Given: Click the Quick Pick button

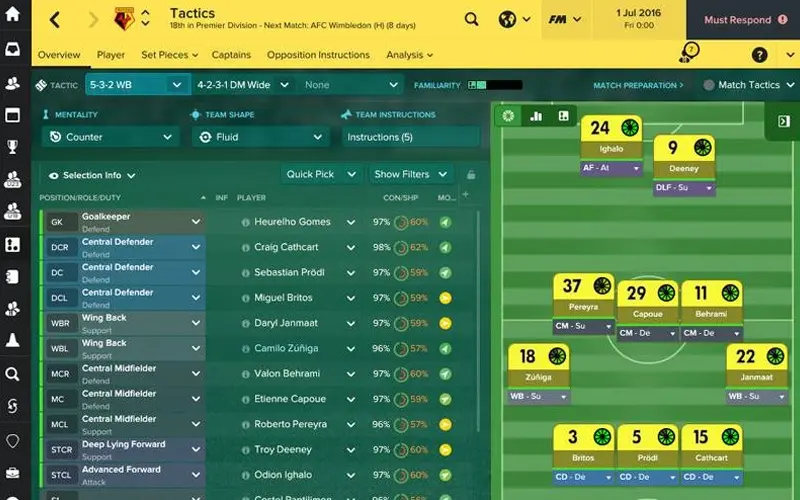Looking at the screenshot, I should [x=317, y=174].
